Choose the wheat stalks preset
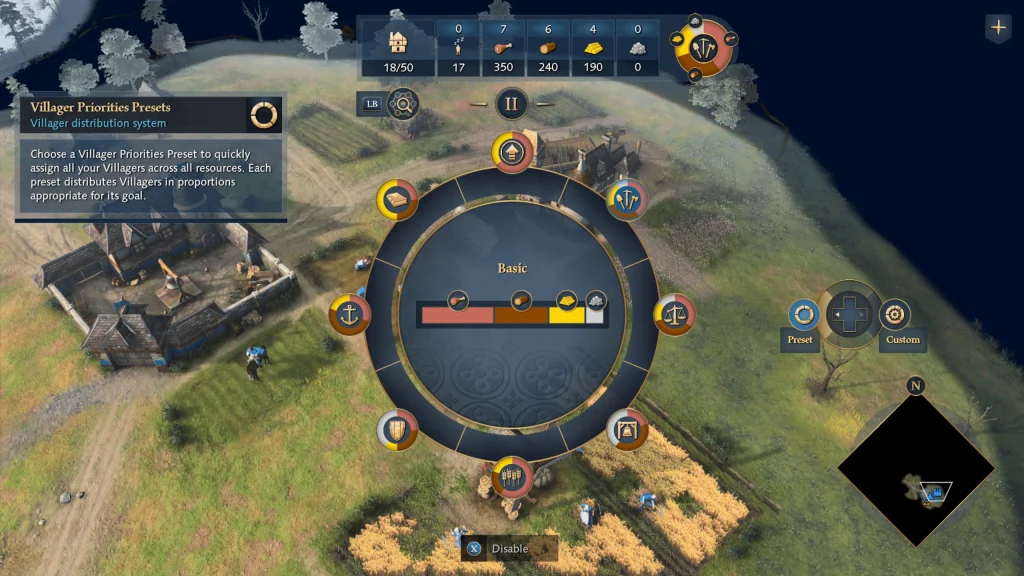Viewport: 1024px width, 576px height. pos(512,477)
